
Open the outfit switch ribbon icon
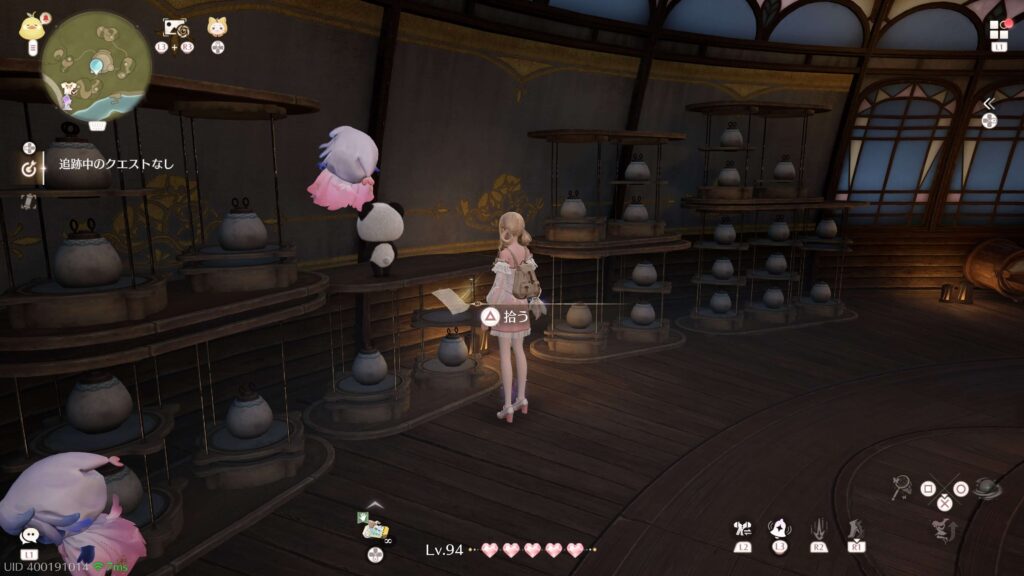tap(742, 528)
